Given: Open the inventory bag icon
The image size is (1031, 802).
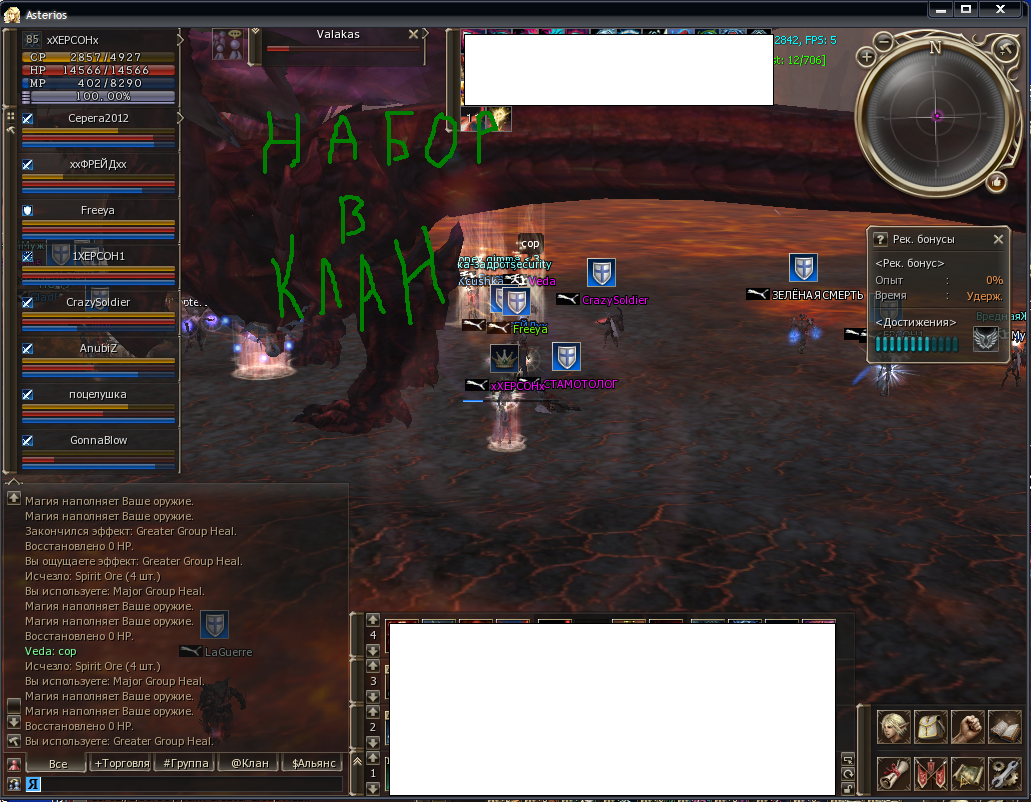Looking at the screenshot, I should click(x=931, y=727).
